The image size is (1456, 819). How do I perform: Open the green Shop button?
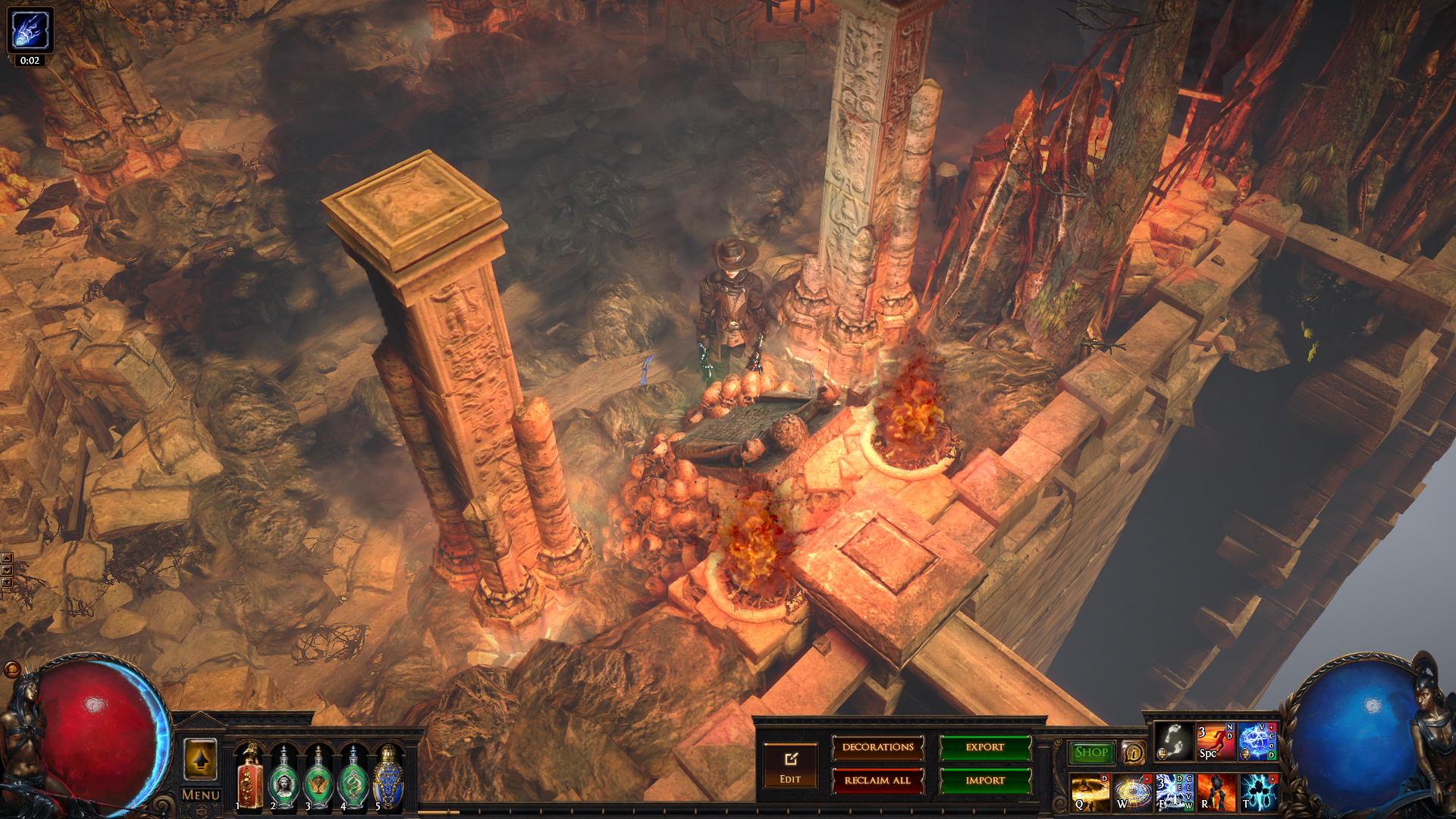coord(1091,752)
